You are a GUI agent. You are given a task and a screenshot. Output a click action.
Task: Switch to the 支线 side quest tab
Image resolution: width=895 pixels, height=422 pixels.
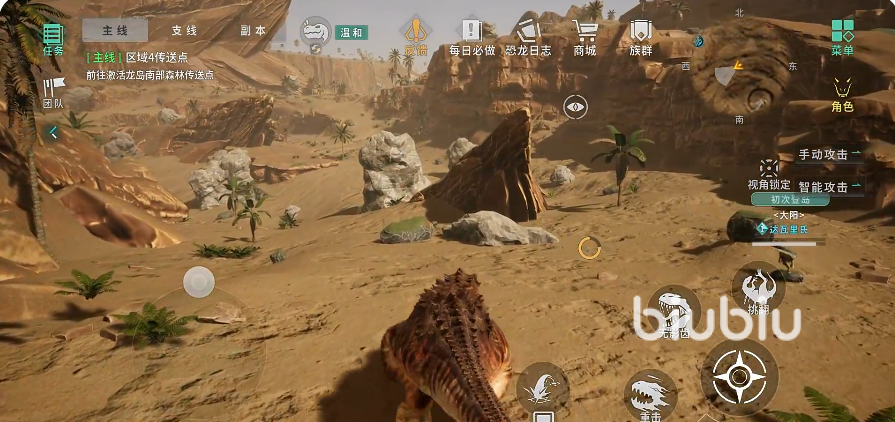[184, 31]
